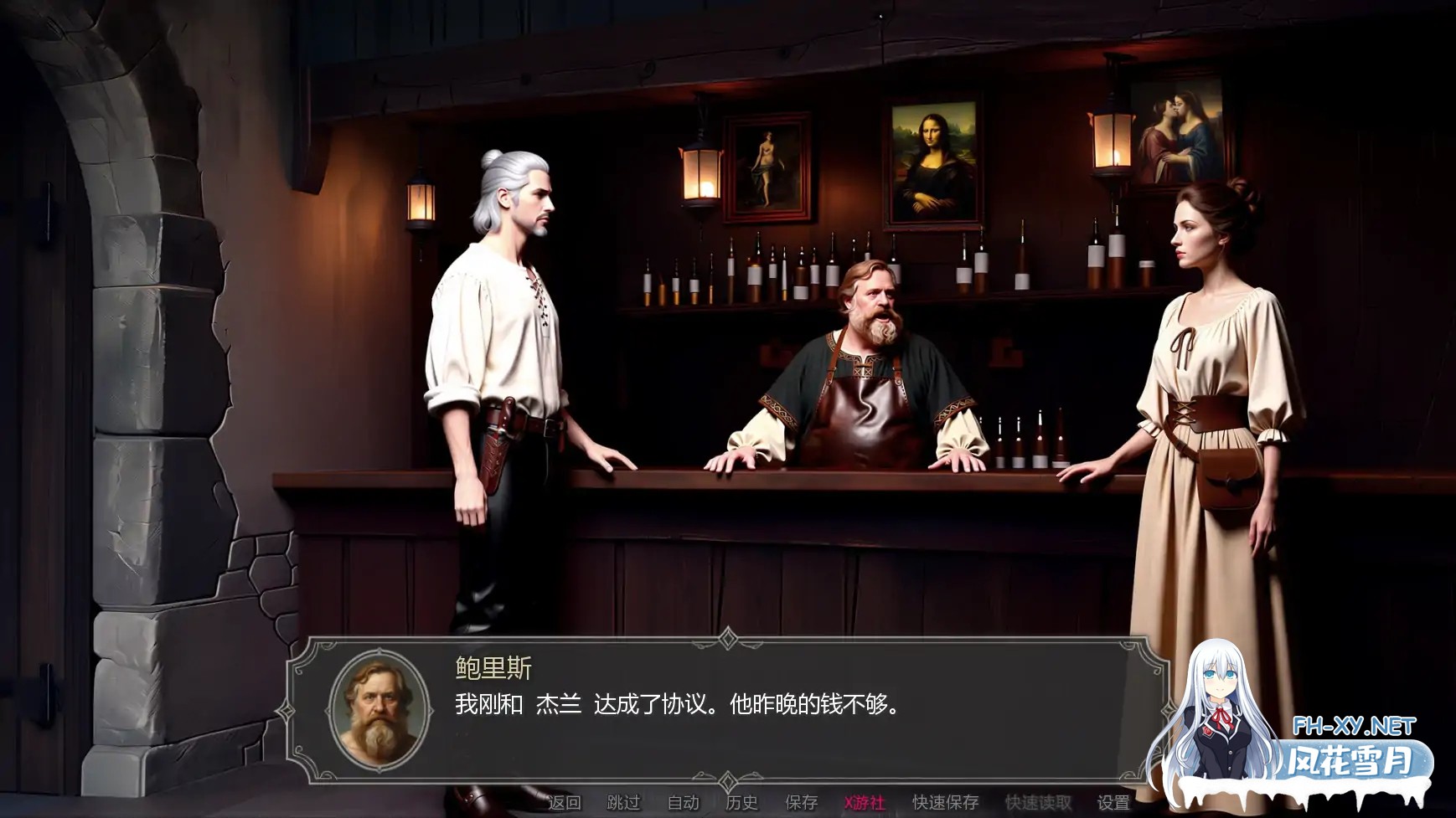The image size is (1456, 818).
Task: Open the dialogue history via 历史
Action: click(x=741, y=800)
